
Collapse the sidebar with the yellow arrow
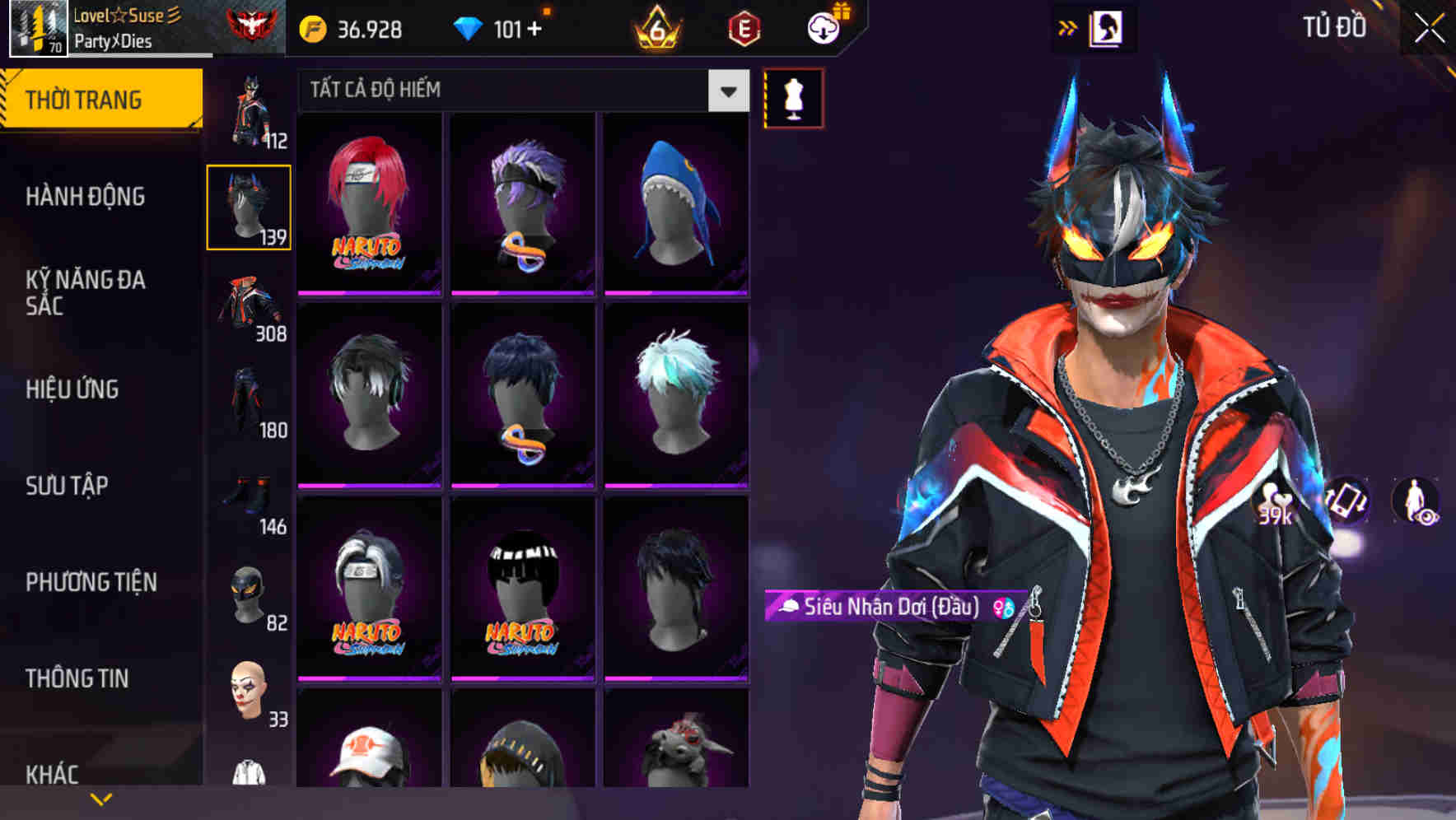click(x=1068, y=26)
